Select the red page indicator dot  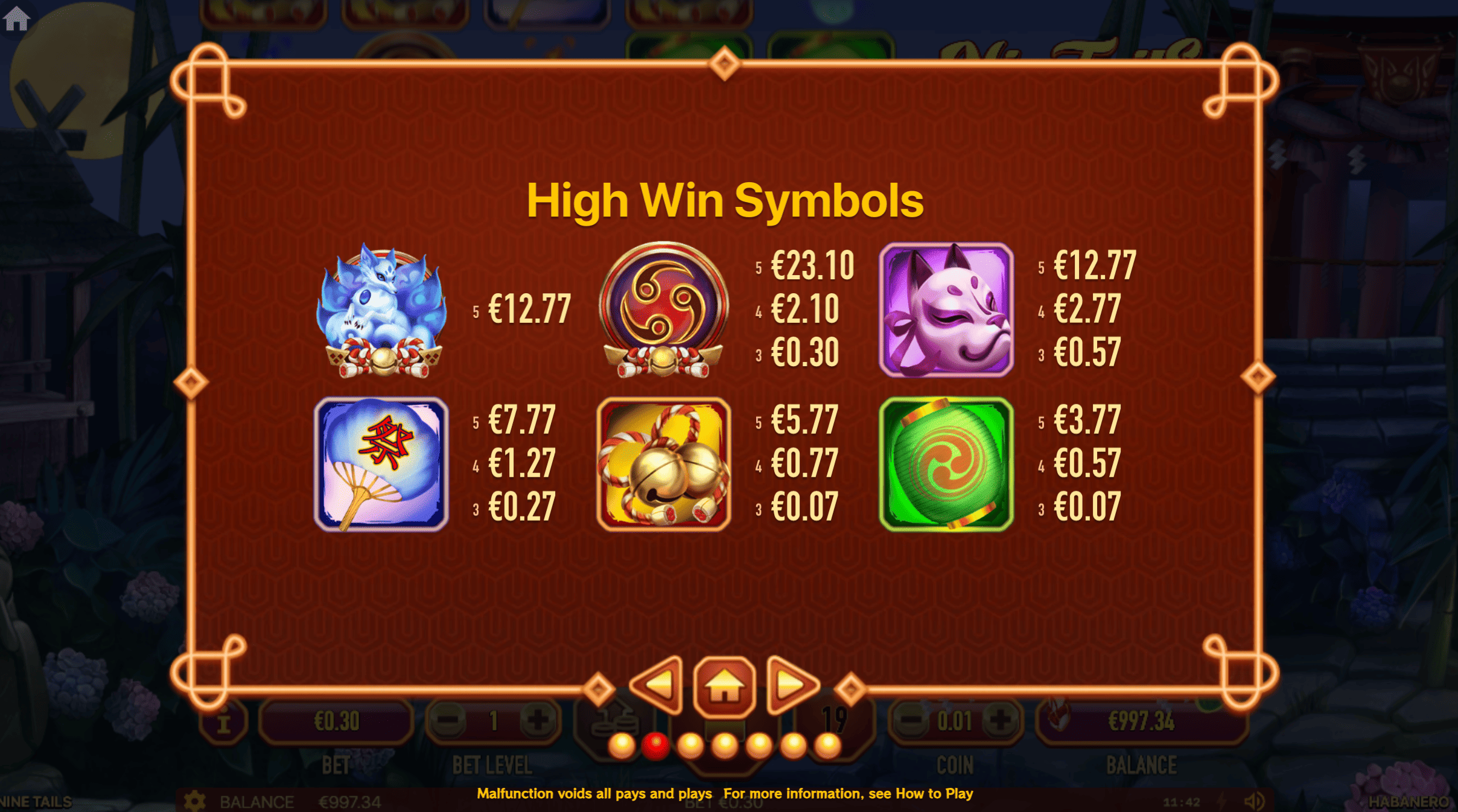click(x=655, y=746)
